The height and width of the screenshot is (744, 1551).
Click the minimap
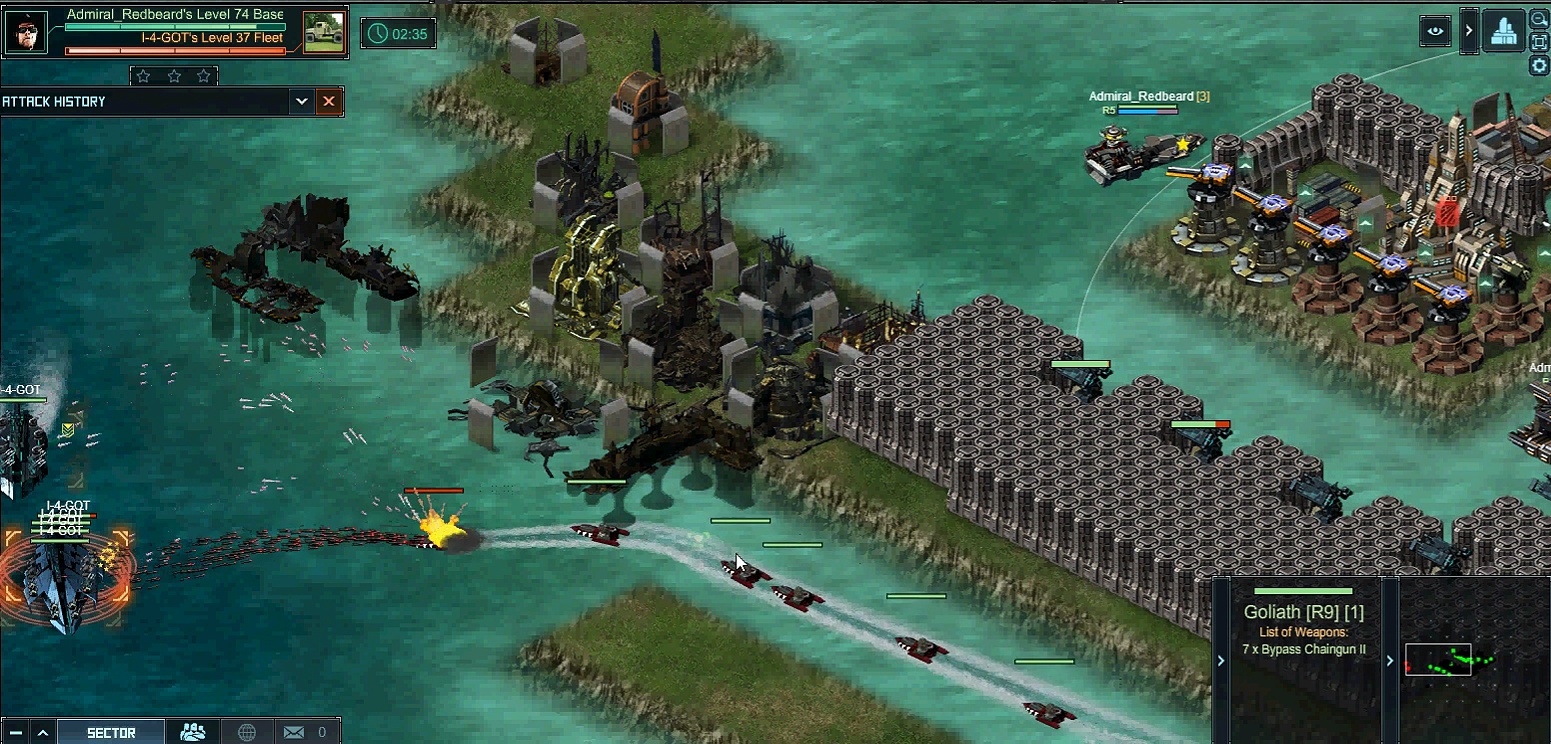point(1472,660)
